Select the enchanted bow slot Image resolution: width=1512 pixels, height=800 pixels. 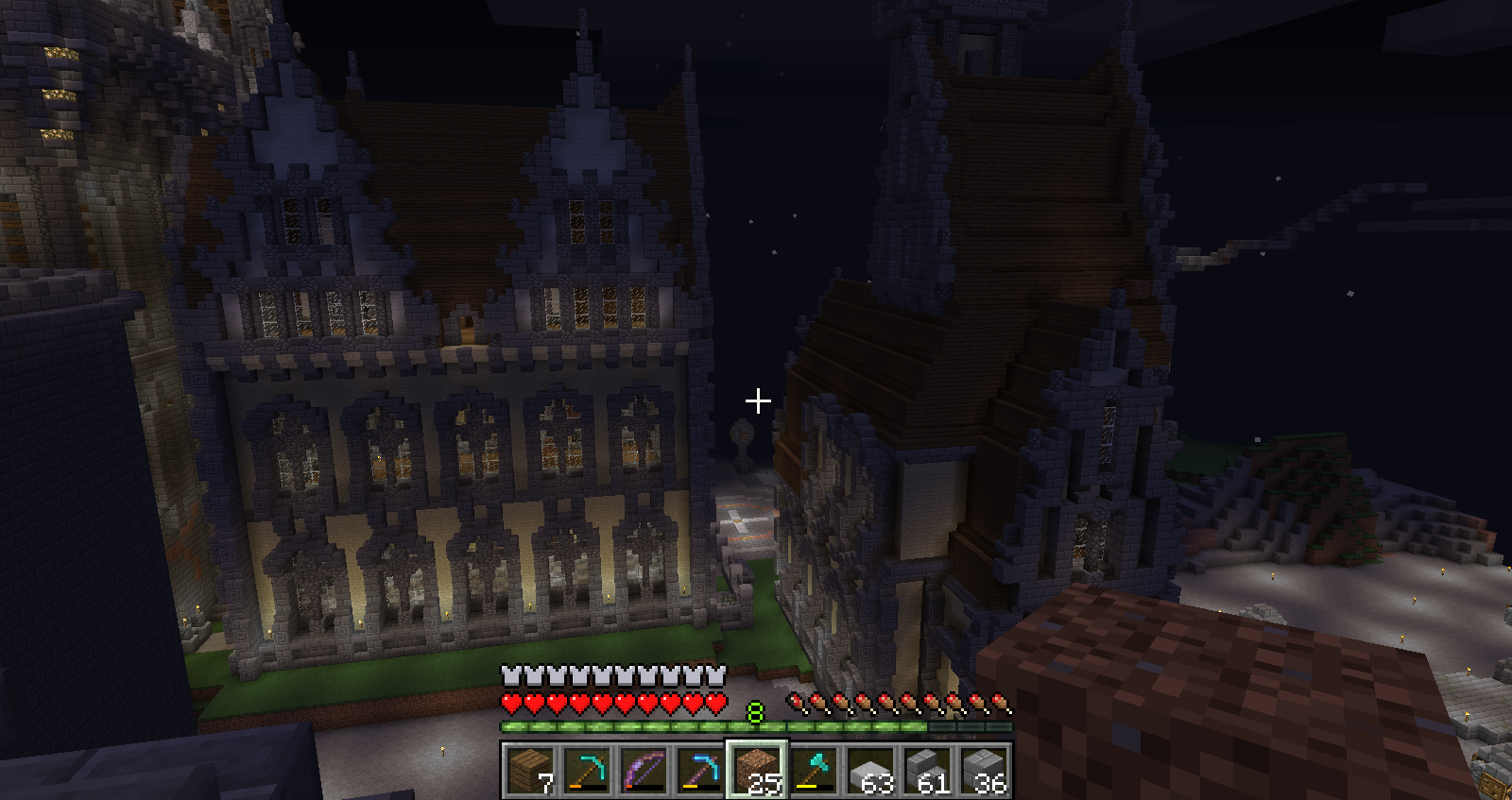[643, 770]
